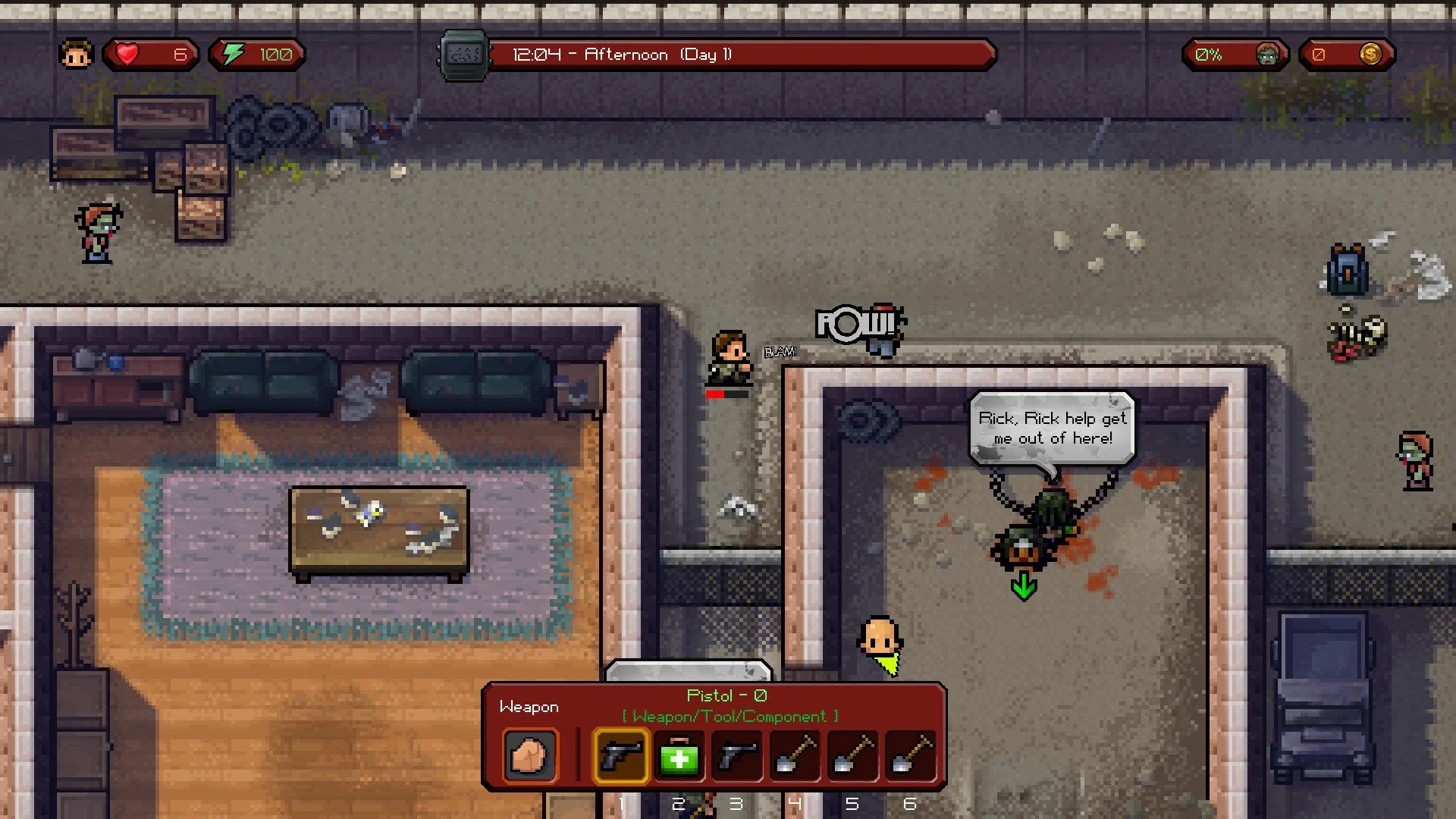Click the heart health icon
This screenshot has width=1456, height=819.
pyautogui.click(x=127, y=53)
